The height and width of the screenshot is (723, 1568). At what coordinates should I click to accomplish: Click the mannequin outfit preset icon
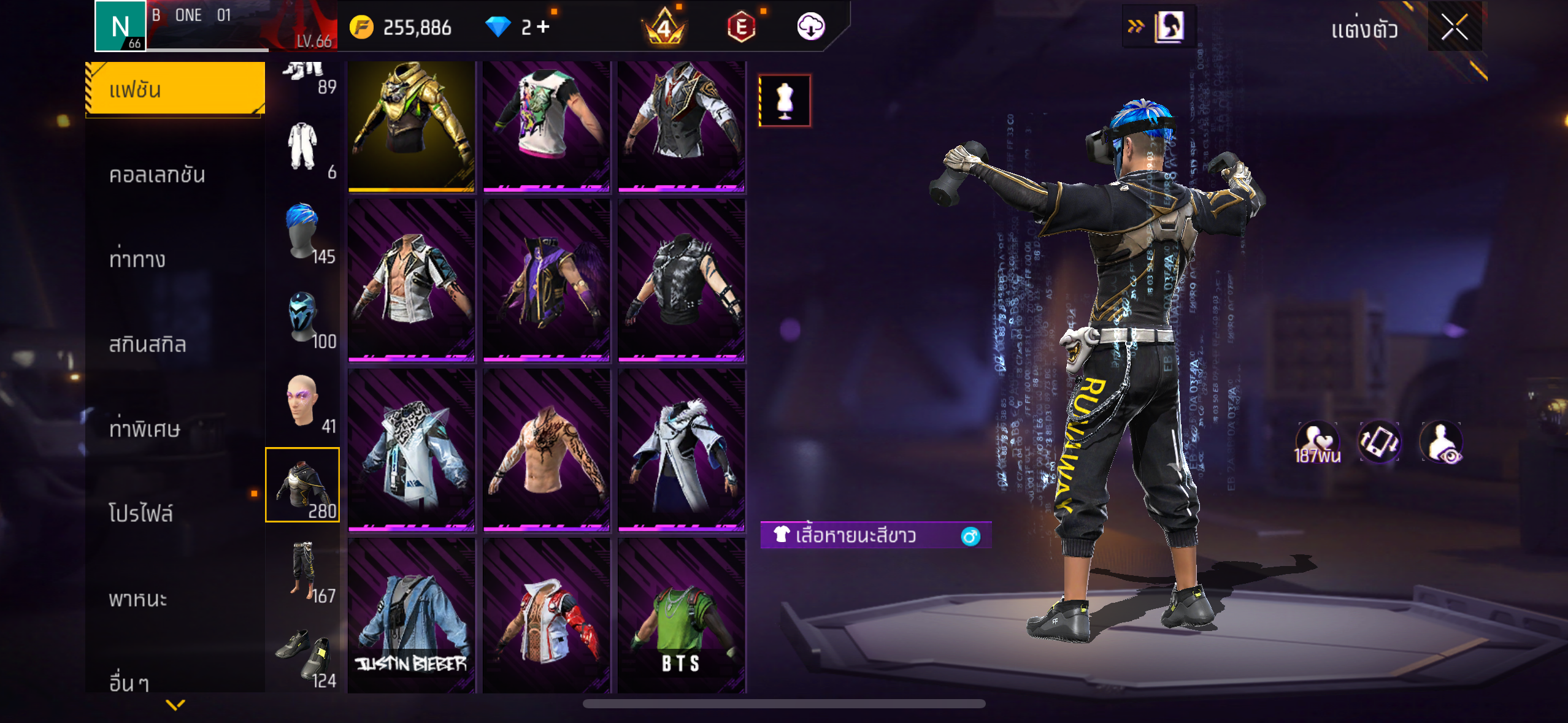point(785,101)
